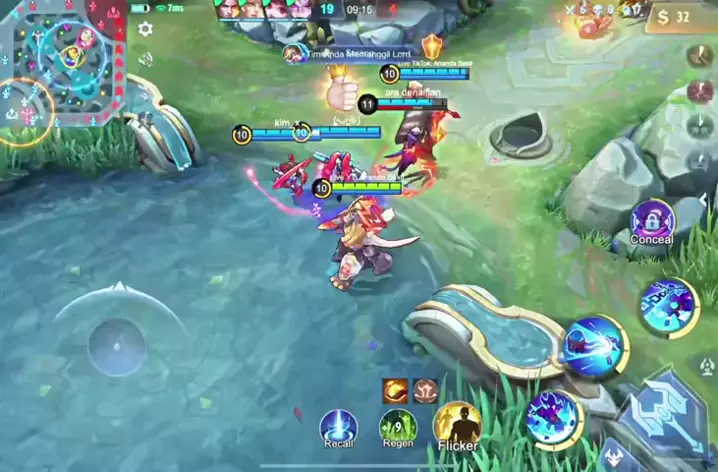Toggle the sound speaker icon
The image size is (718, 472).
(x=146, y=59)
